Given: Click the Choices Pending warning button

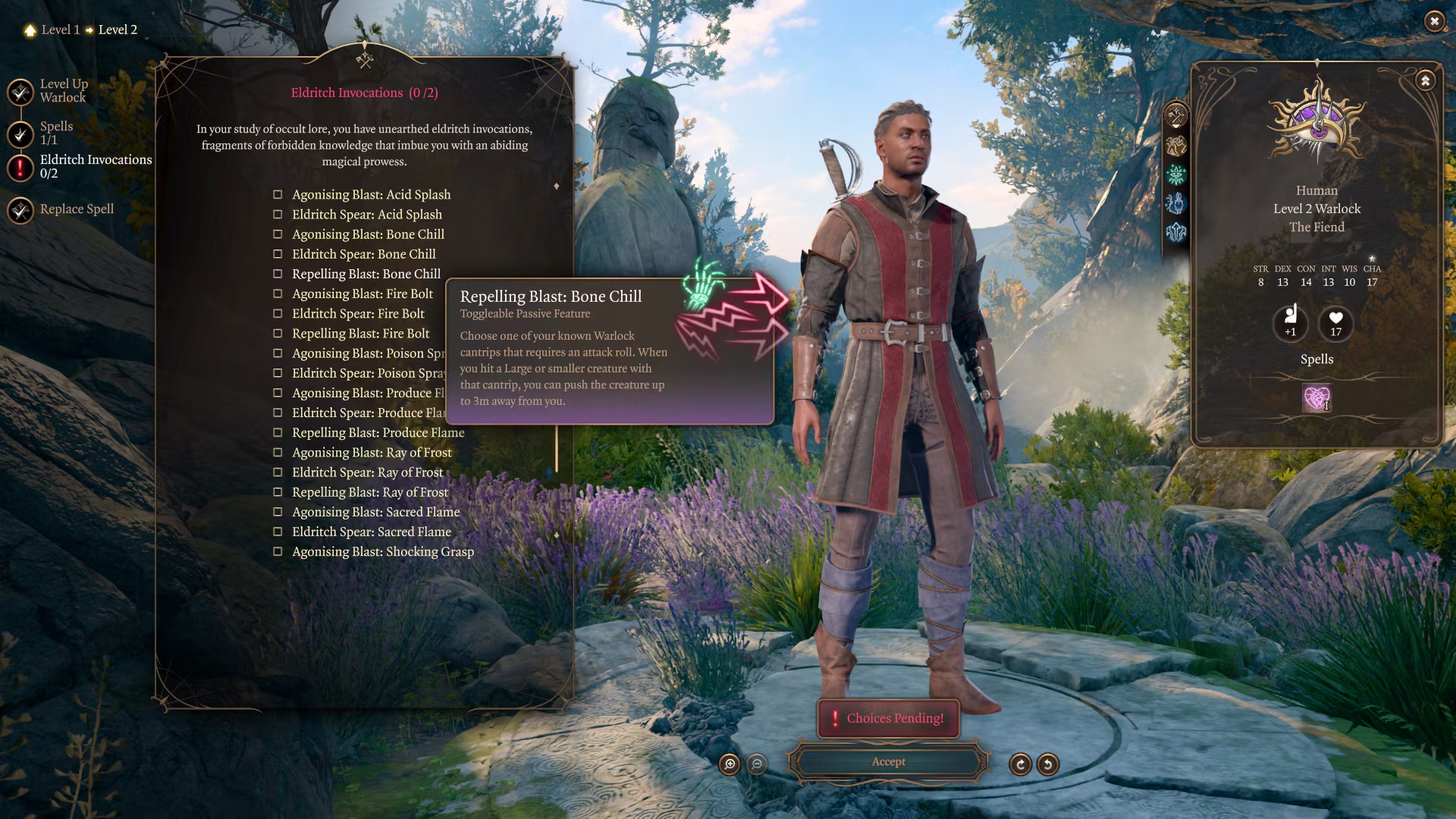Looking at the screenshot, I should pos(888,718).
